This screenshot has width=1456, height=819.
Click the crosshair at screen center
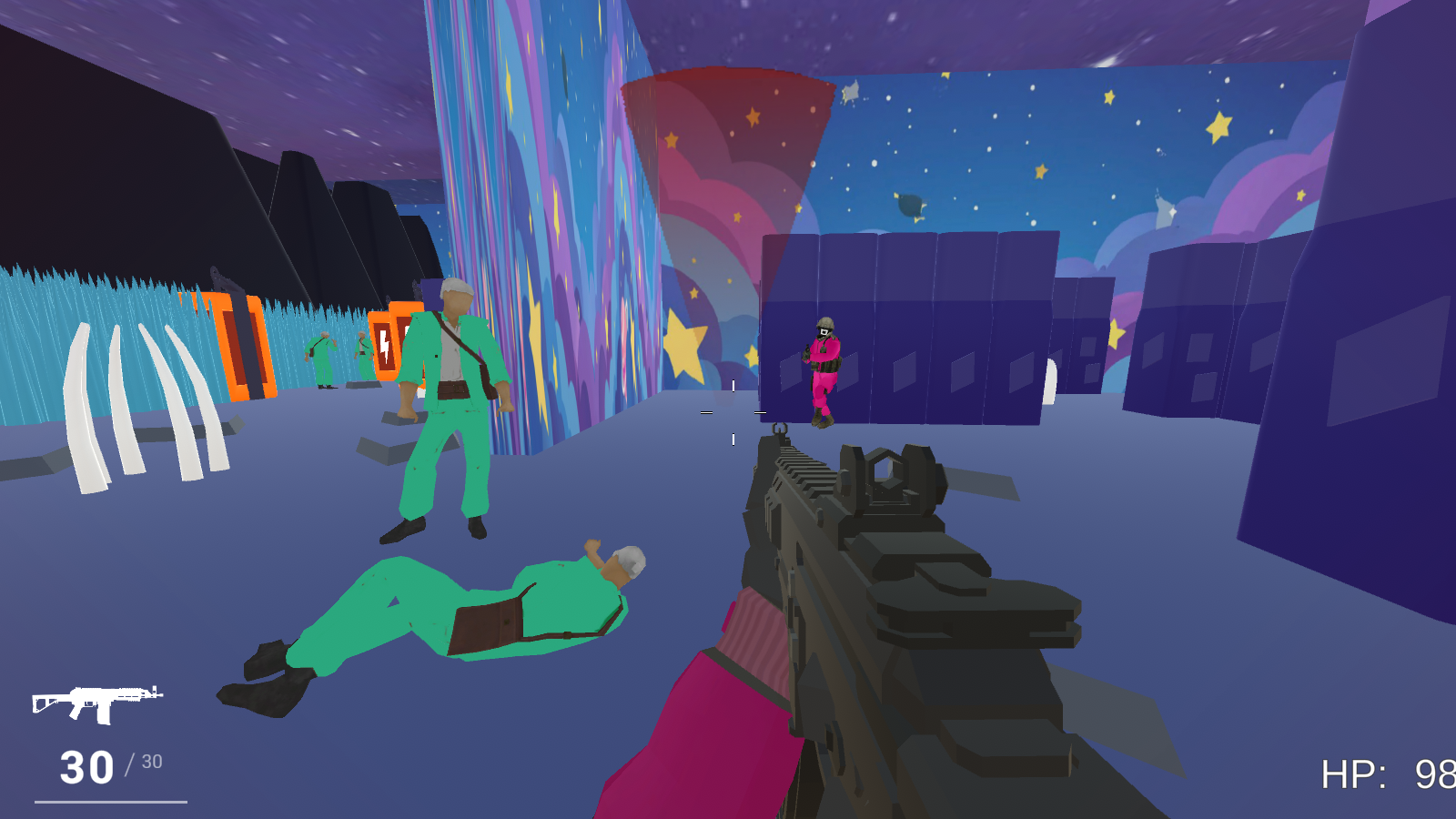(x=731, y=411)
